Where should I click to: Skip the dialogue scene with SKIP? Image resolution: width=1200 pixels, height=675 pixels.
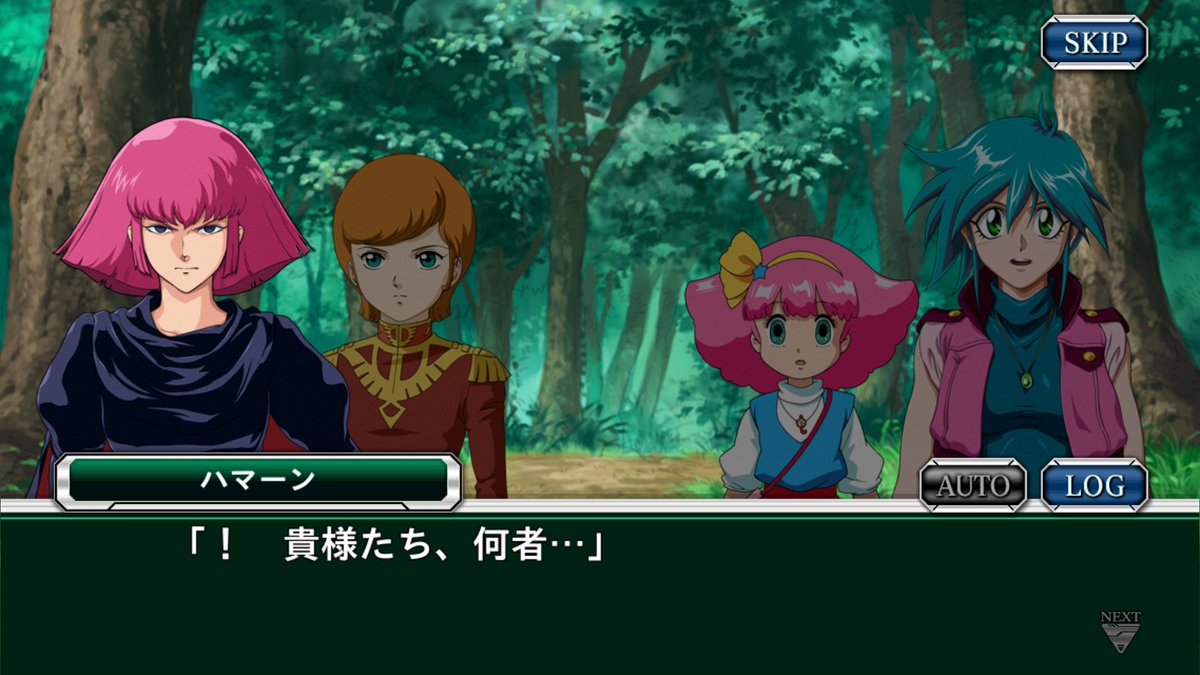pyautogui.click(x=1094, y=43)
